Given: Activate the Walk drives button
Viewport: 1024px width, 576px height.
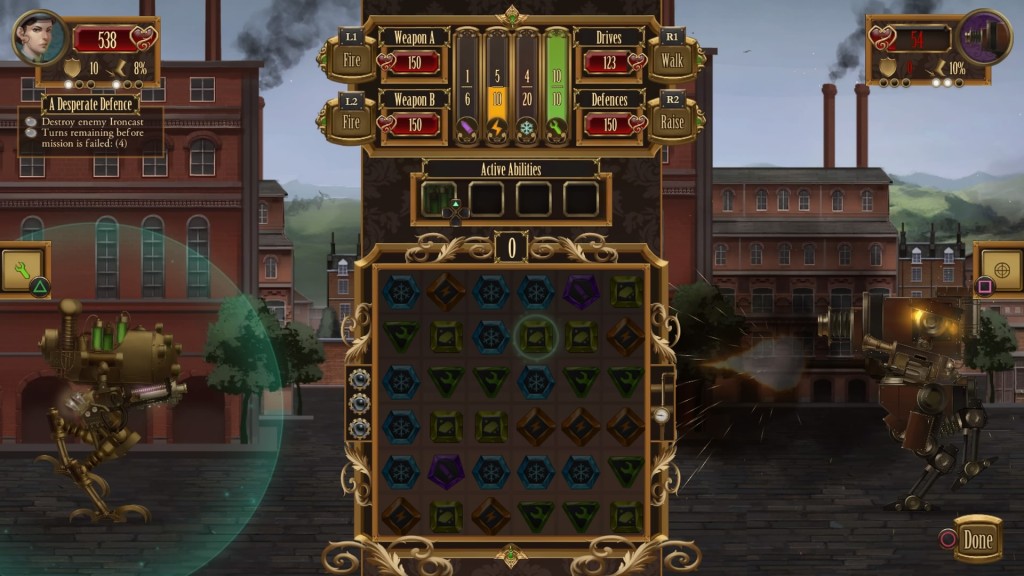Looking at the screenshot, I should pos(670,59).
